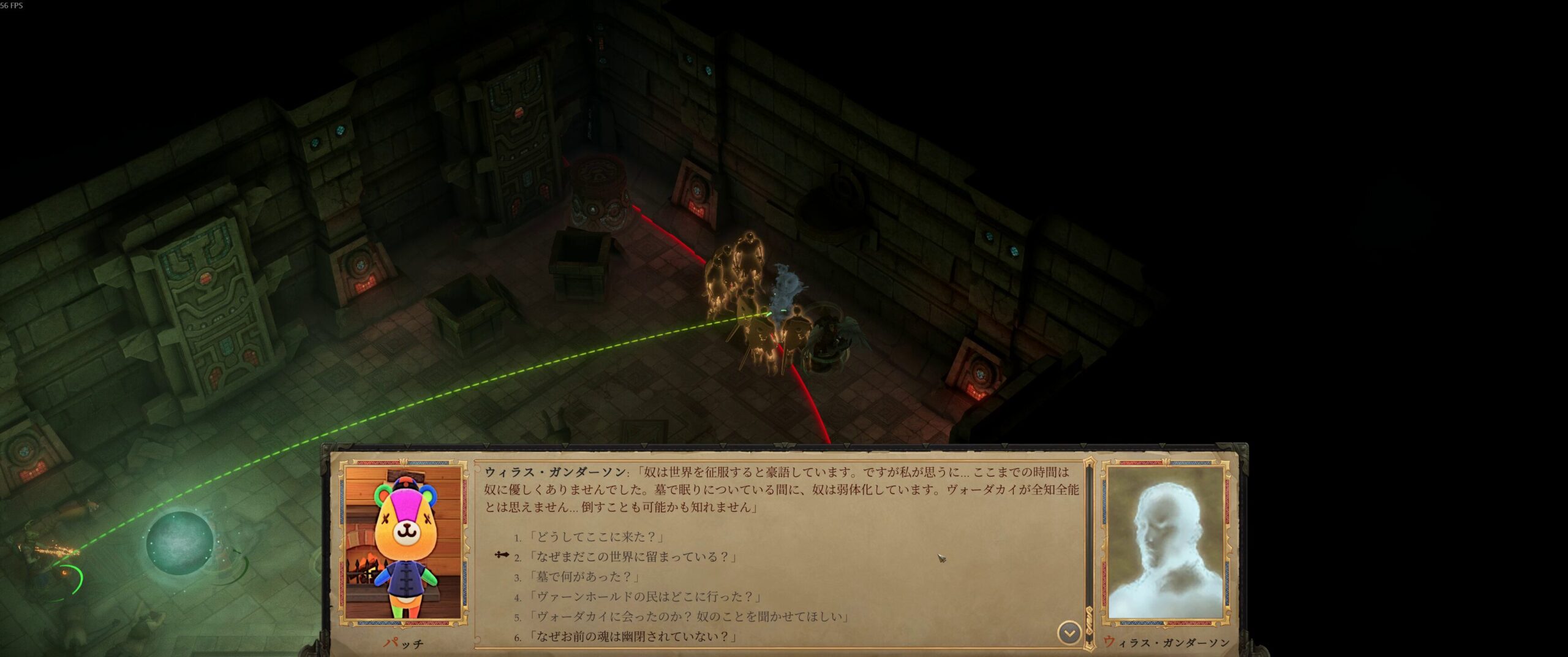This screenshot has width=1568, height=657.
Task: Click the dialogue panel's vertical scrollbar
Action: click(x=1089, y=552)
